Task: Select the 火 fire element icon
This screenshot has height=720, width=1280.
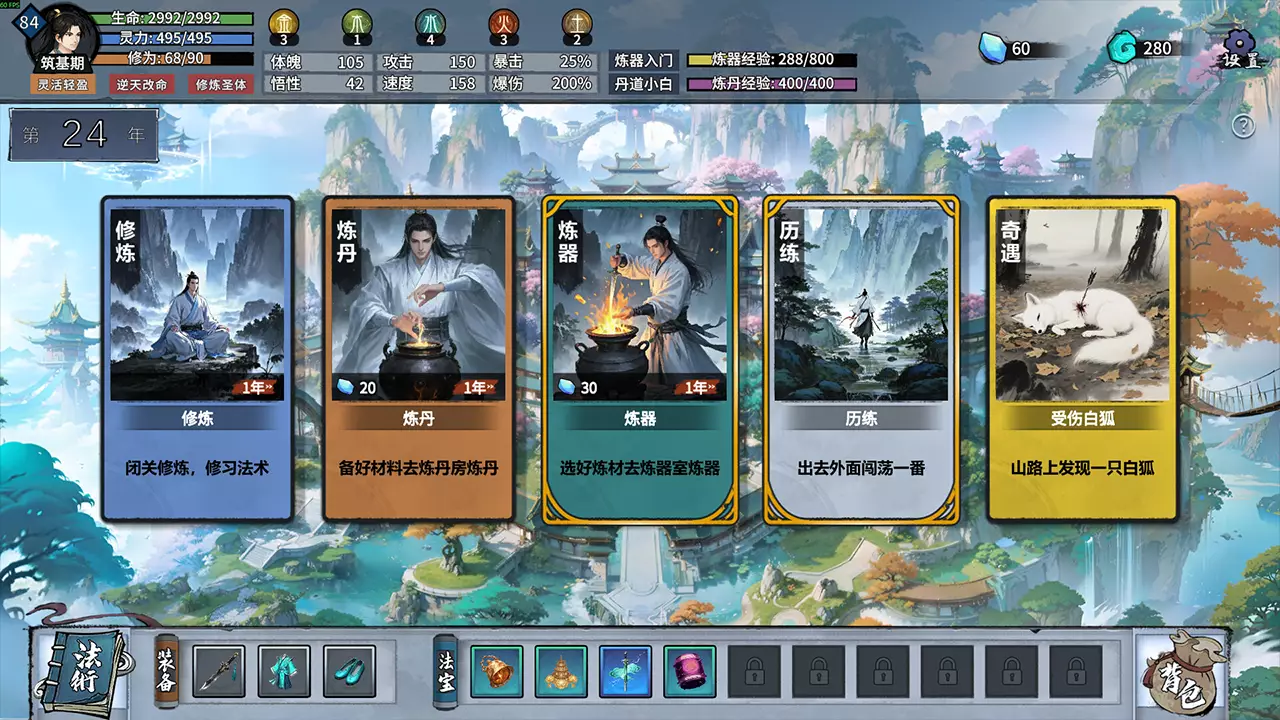Action: click(x=504, y=22)
